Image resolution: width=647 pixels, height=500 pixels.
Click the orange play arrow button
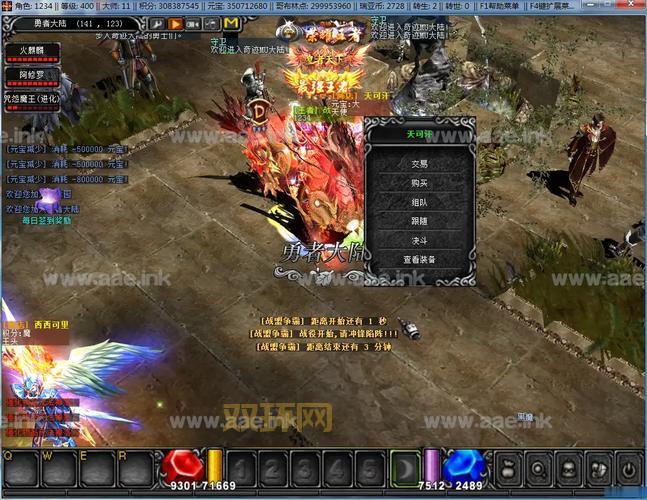(175, 22)
